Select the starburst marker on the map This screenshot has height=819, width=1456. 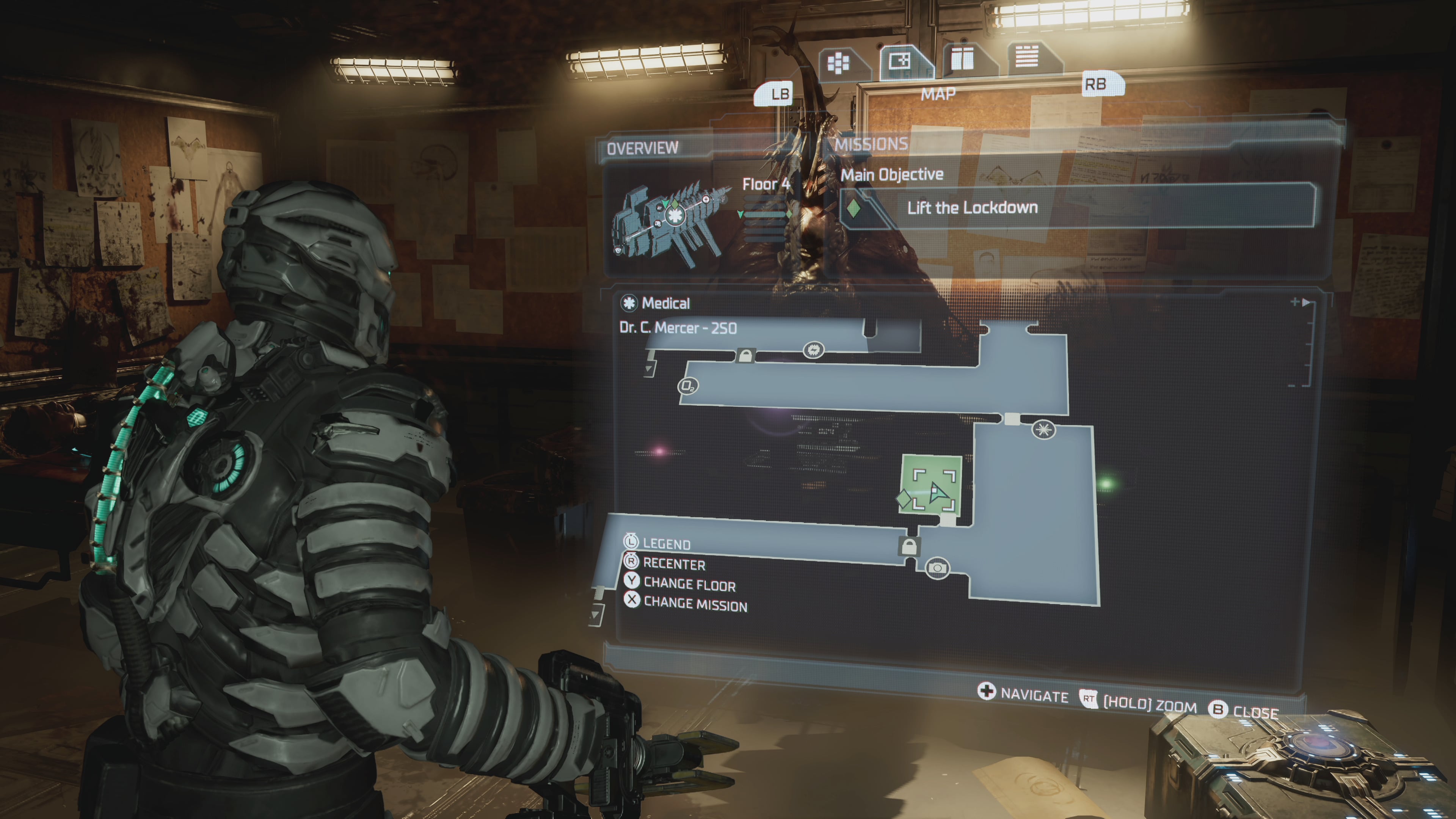pyautogui.click(x=1043, y=430)
